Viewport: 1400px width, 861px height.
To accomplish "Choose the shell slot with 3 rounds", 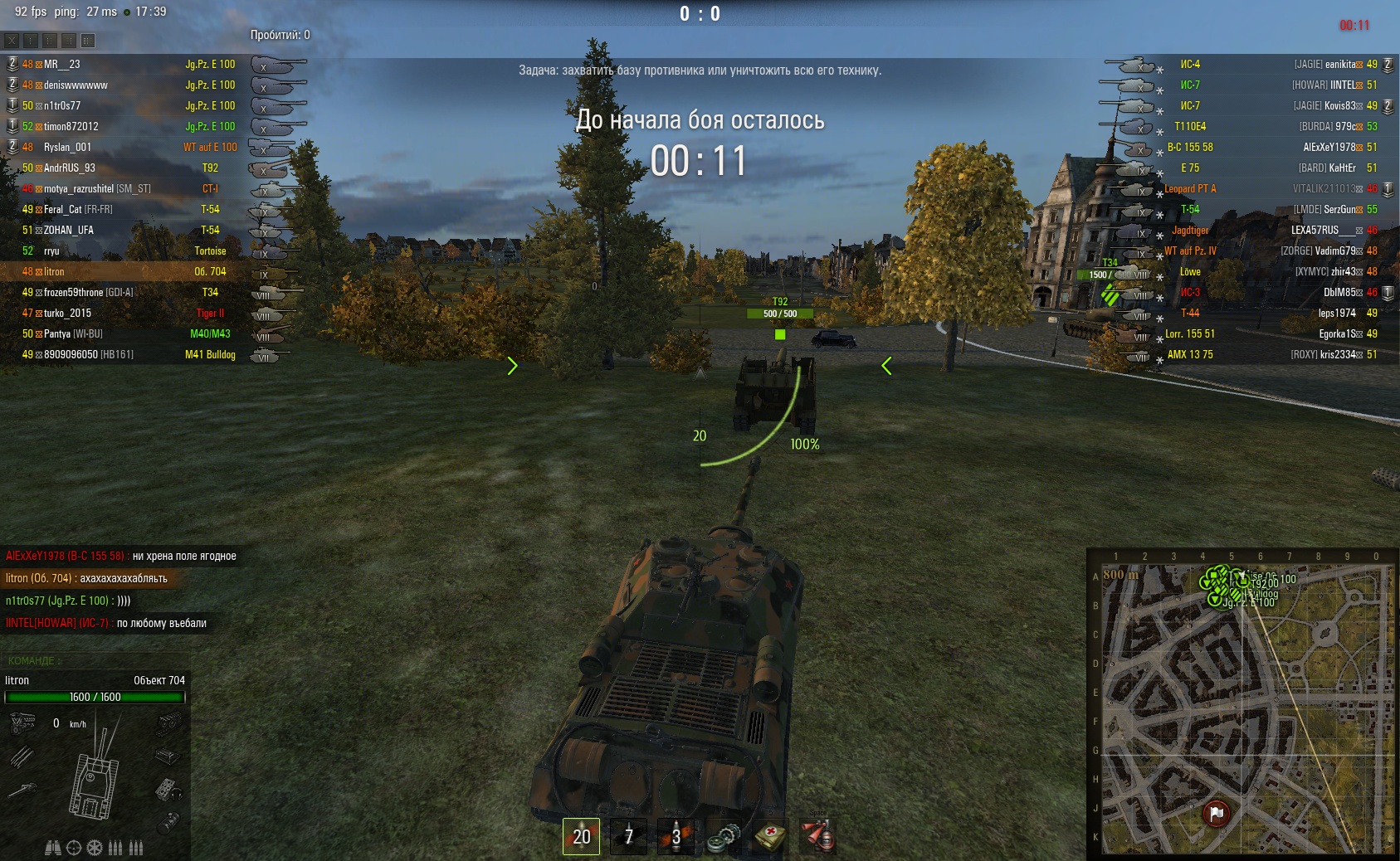I will tap(676, 835).
